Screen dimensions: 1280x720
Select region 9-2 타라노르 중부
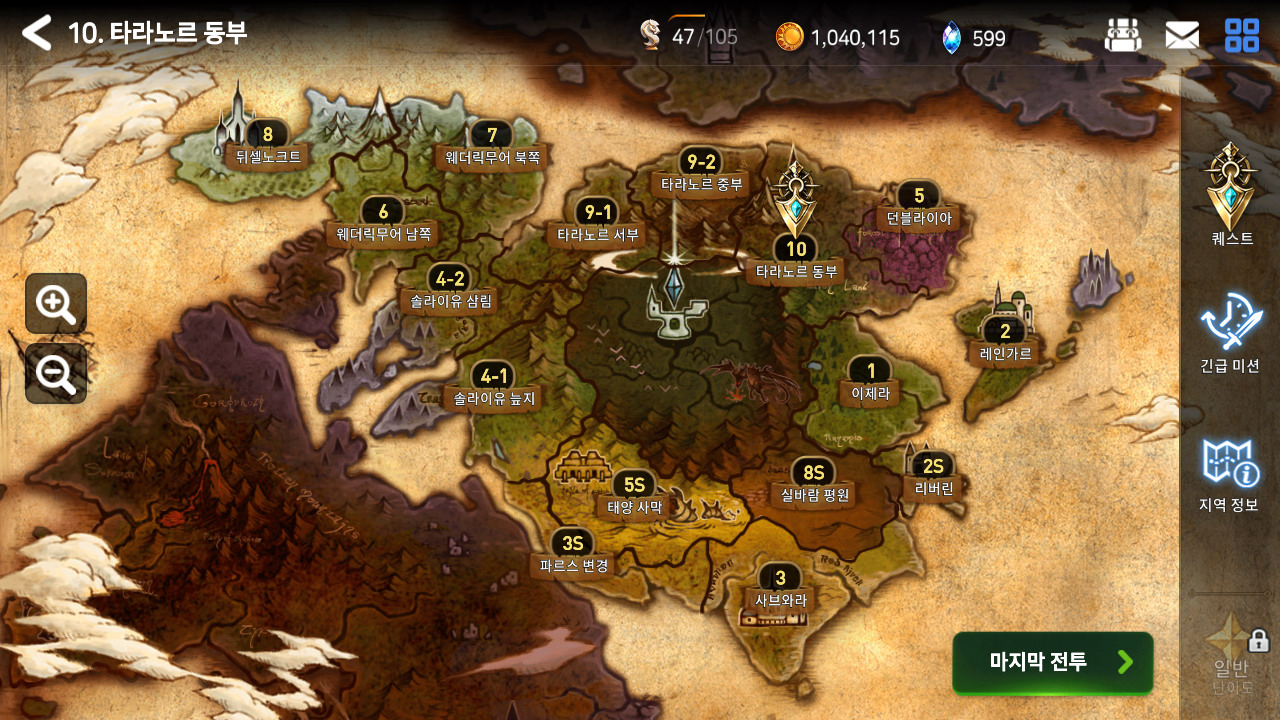pyautogui.click(x=699, y=173)
